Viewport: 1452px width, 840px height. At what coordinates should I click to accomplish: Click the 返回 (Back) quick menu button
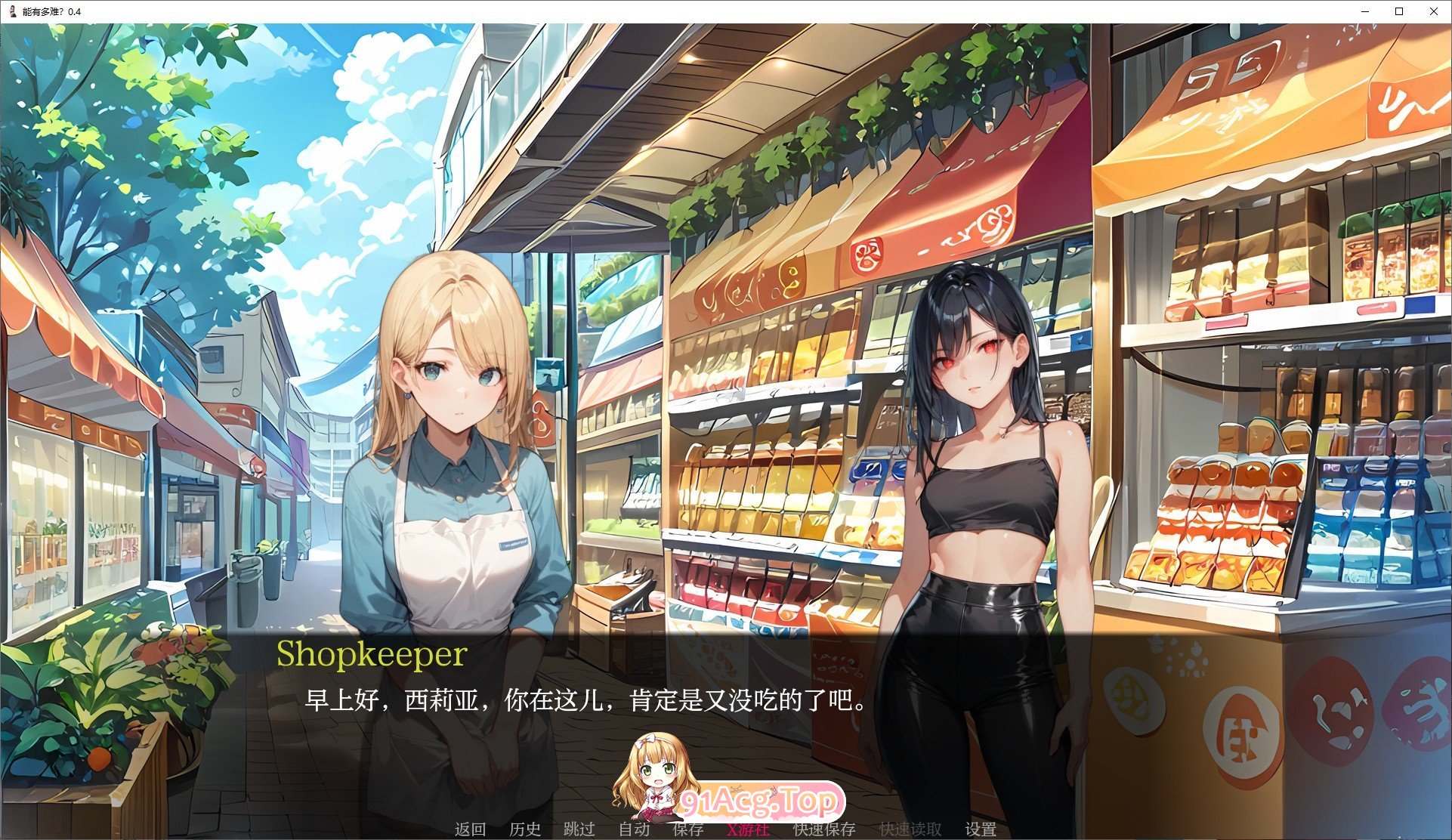coord(470,829)
